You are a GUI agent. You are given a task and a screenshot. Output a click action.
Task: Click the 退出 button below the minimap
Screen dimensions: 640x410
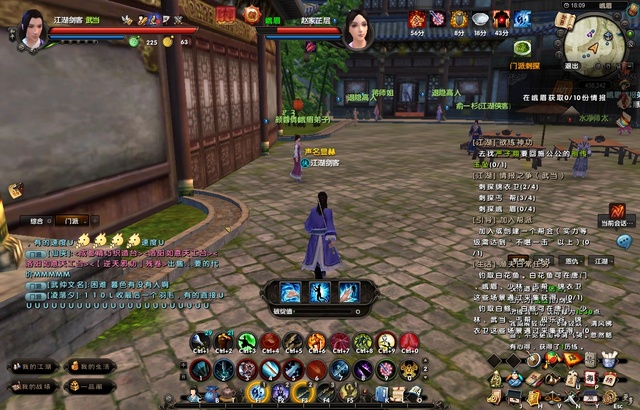pos(571,66)
